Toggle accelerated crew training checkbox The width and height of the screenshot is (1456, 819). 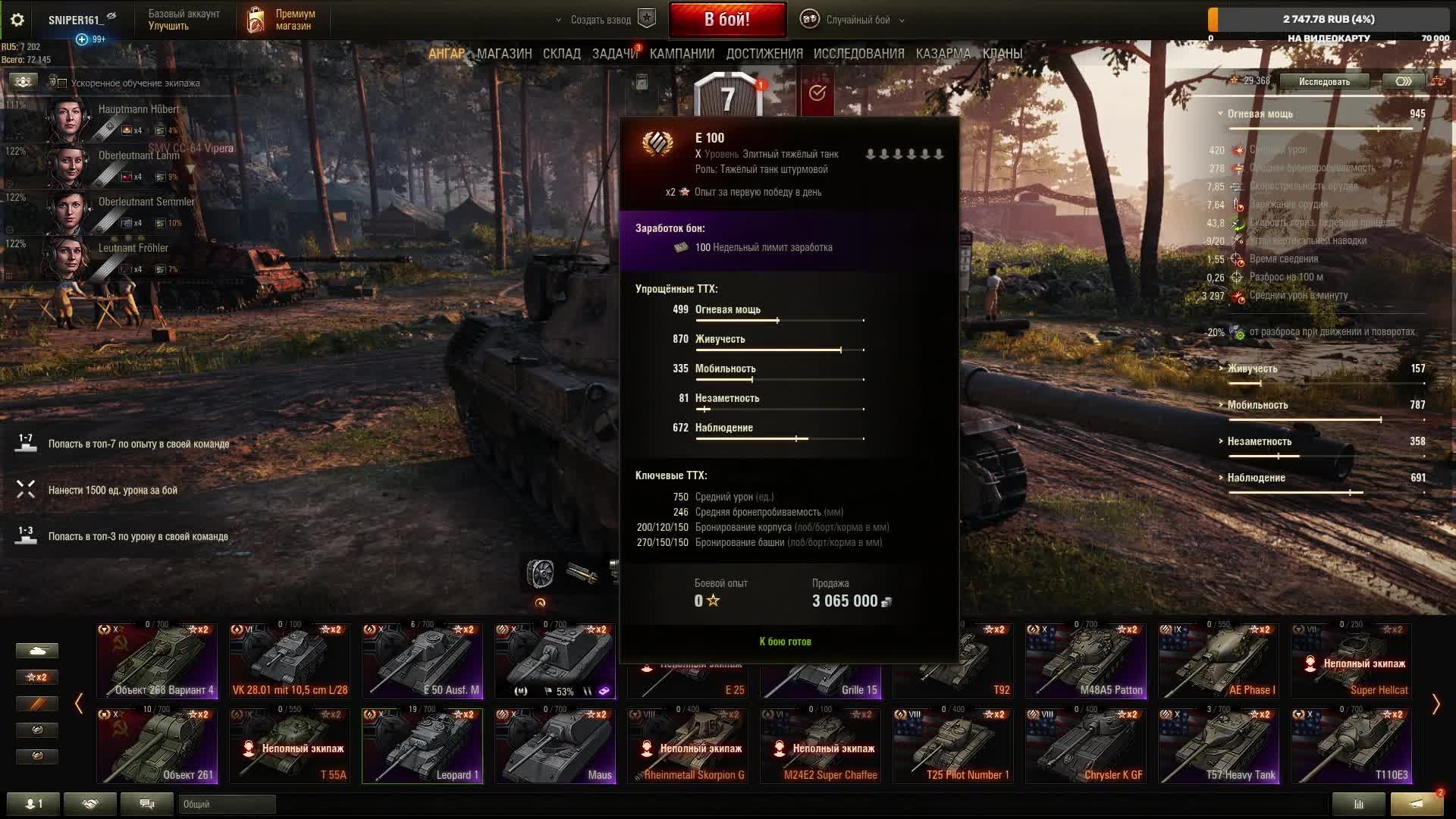coord(63,83)
